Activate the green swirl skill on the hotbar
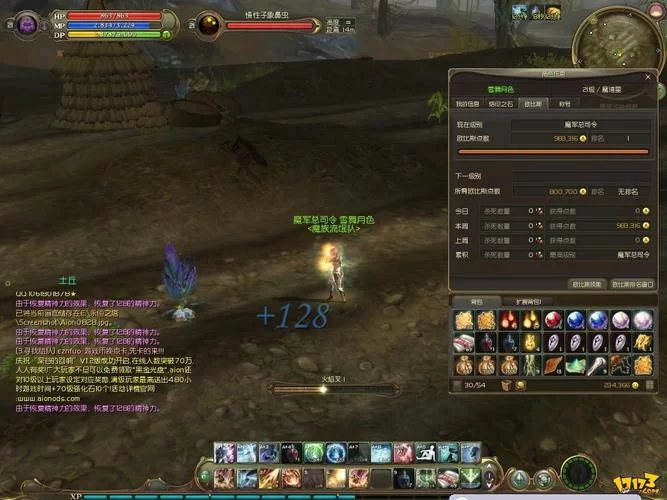 coord(312,453)
